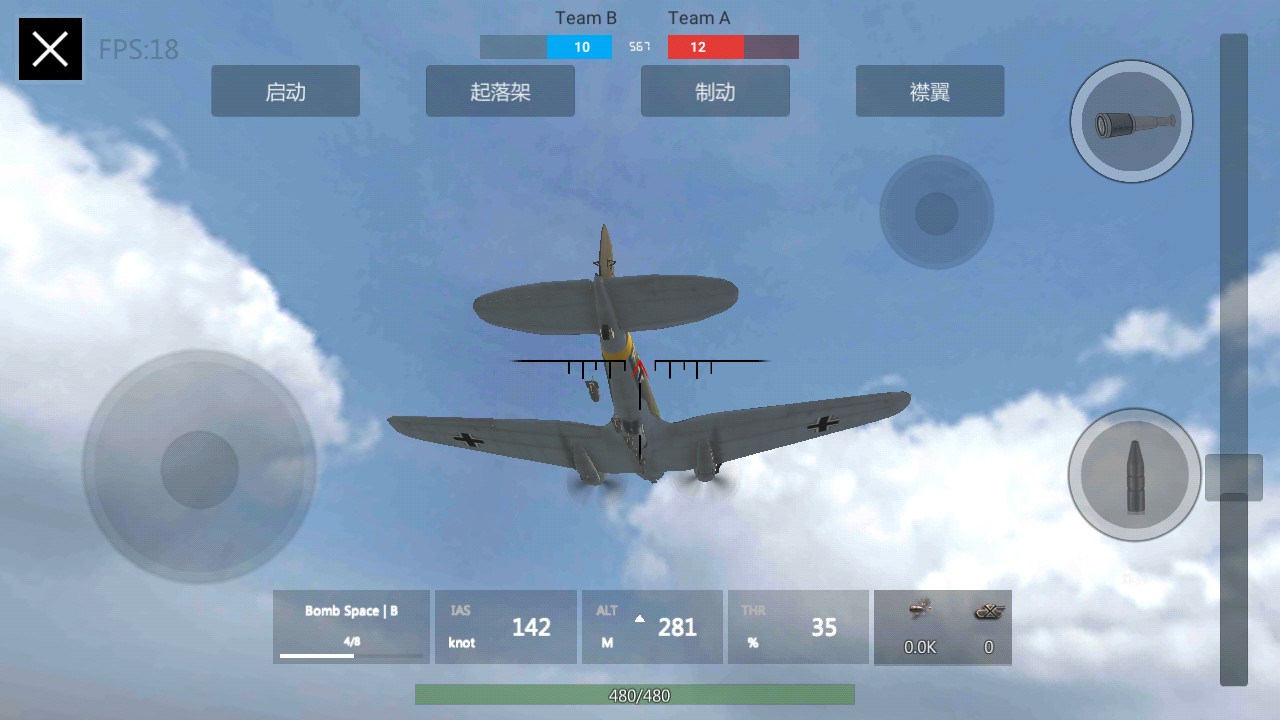Select the Bomb Space B panel
The width and height of the screenshot is (1280, 720).
(351, 627)
